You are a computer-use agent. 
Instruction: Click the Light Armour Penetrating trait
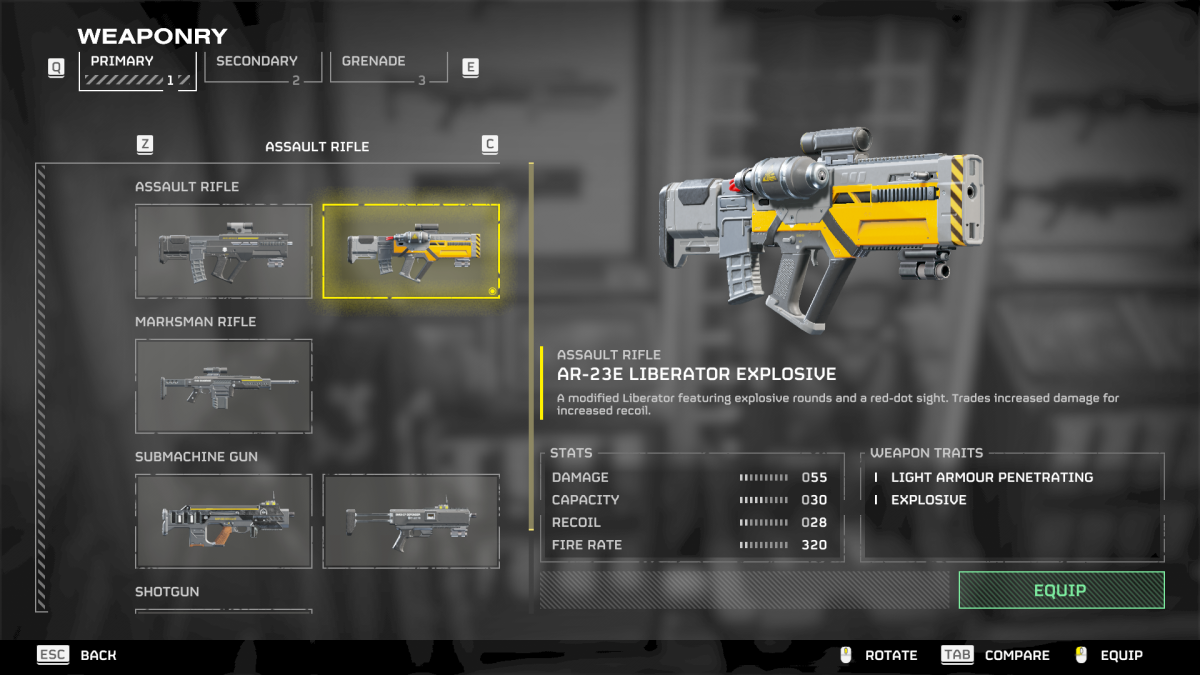click(991, 477)
